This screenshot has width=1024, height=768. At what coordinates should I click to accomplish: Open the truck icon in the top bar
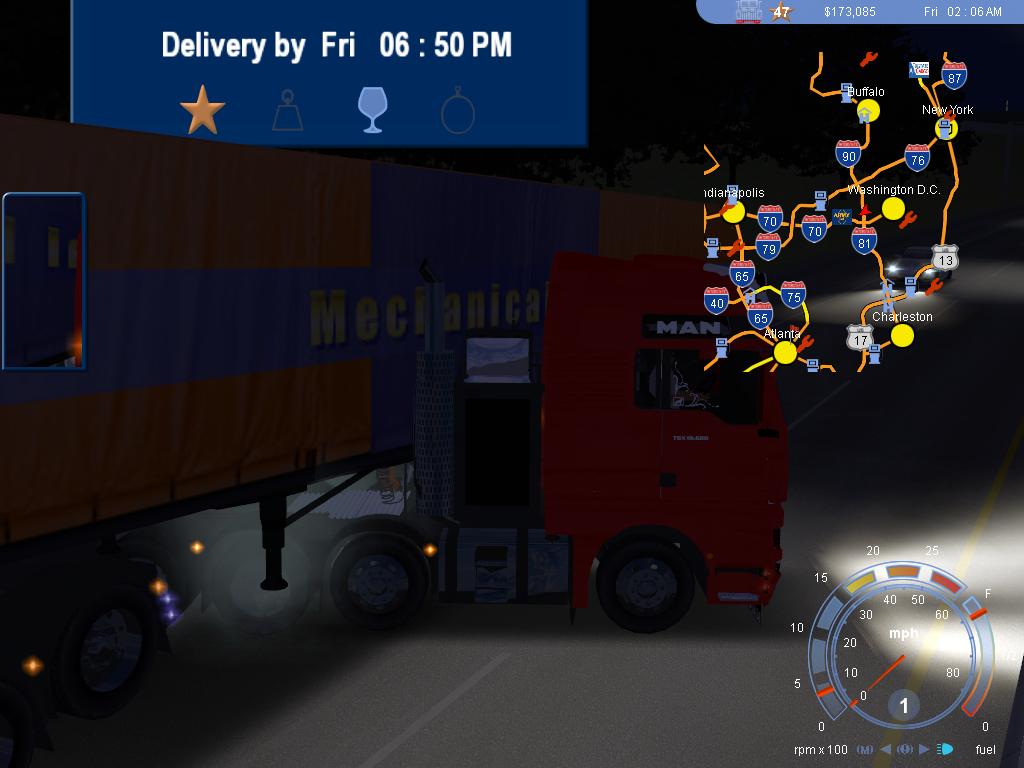coord(748,11)
